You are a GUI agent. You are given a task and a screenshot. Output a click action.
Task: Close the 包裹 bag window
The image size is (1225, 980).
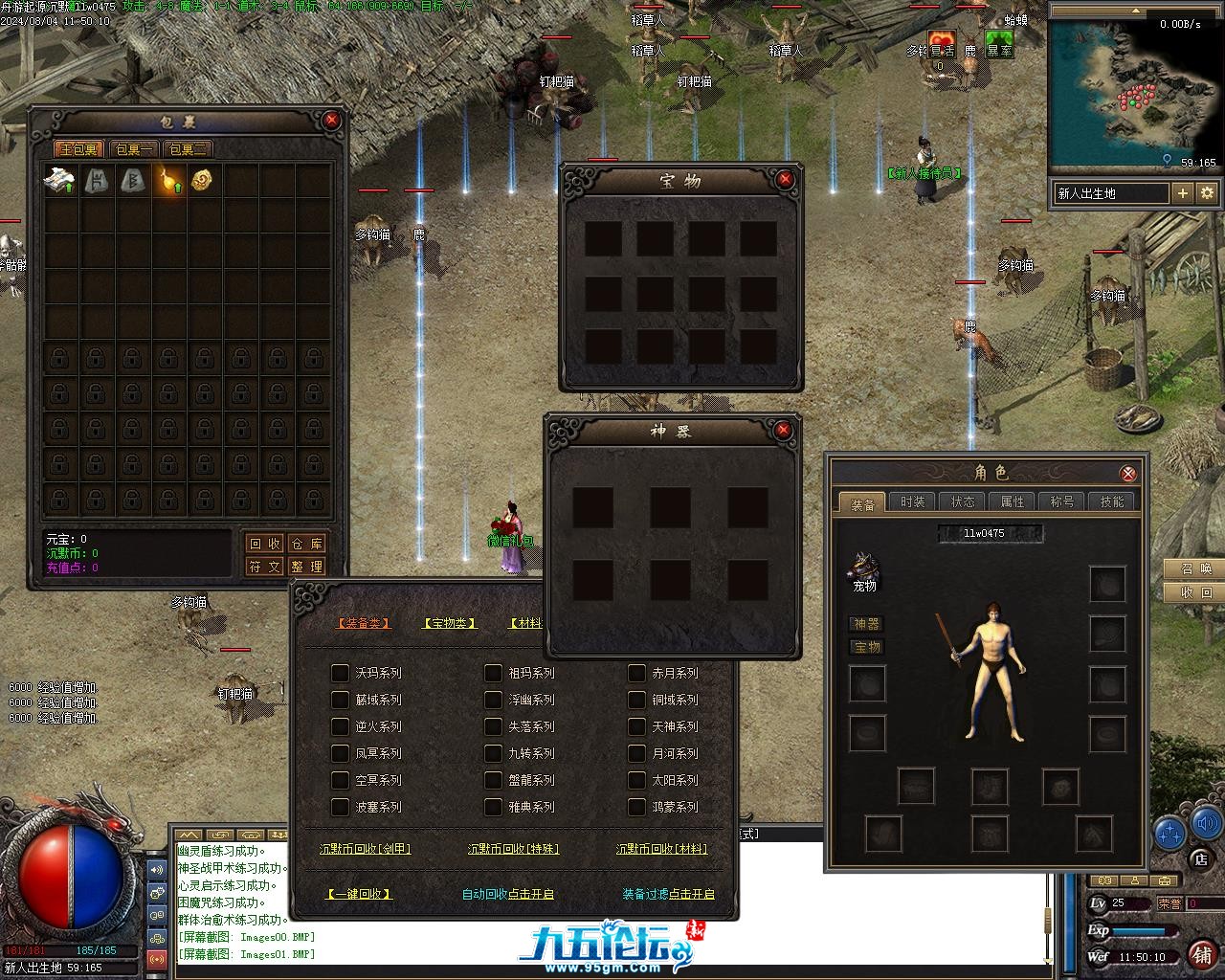[331, 120]
